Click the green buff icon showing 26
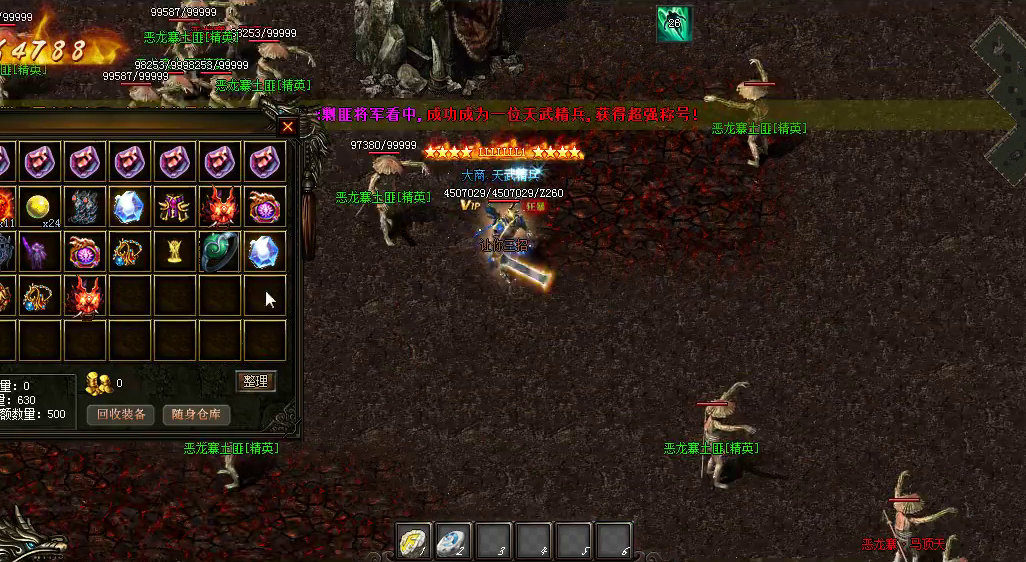Image resolution: width=1026 pixels, height=562 pixels. tap(673, 24)
